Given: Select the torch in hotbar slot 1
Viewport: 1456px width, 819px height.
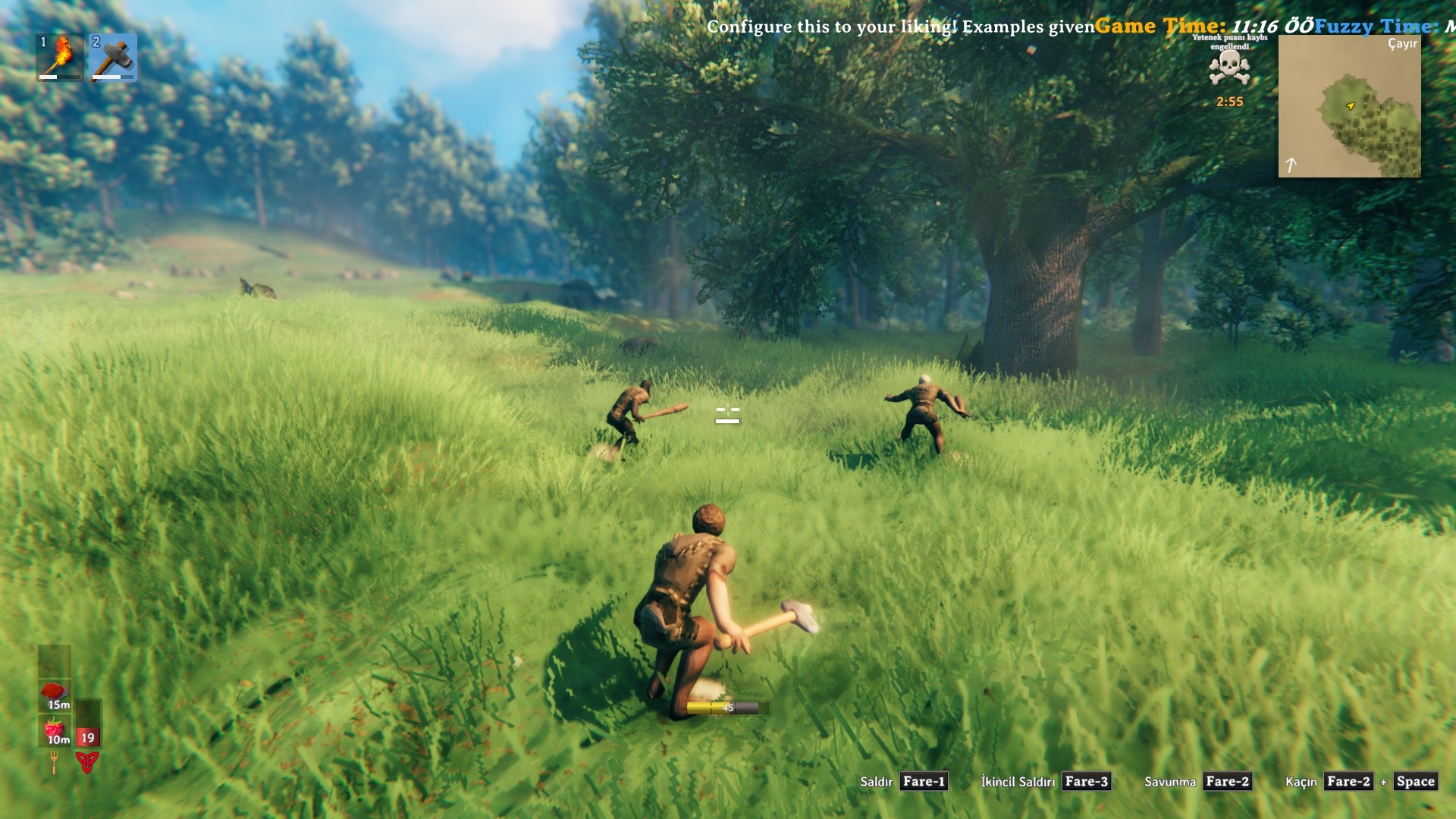Looking at the screenshot, I should point(60,57).
